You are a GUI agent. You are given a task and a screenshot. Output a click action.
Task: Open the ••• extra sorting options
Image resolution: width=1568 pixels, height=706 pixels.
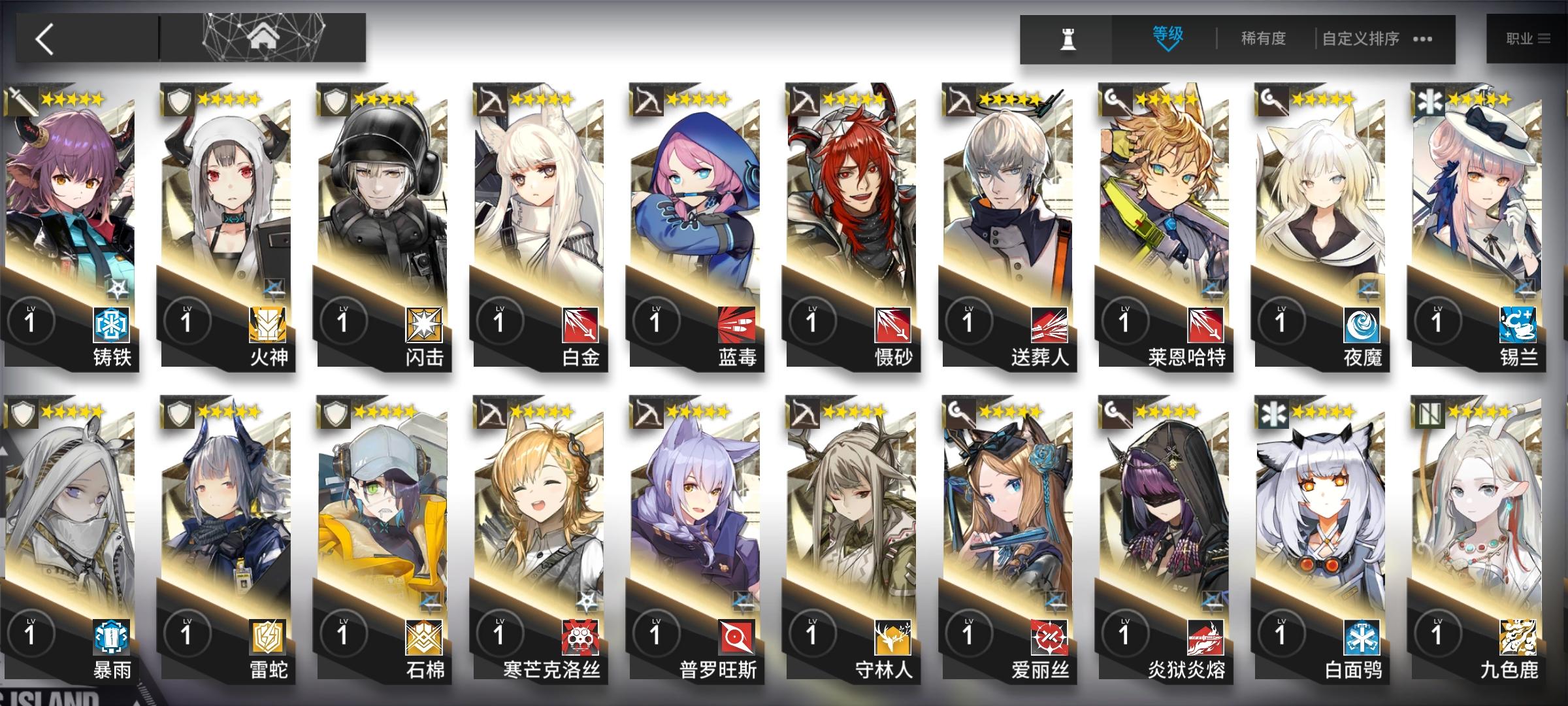click(1421, 39)
